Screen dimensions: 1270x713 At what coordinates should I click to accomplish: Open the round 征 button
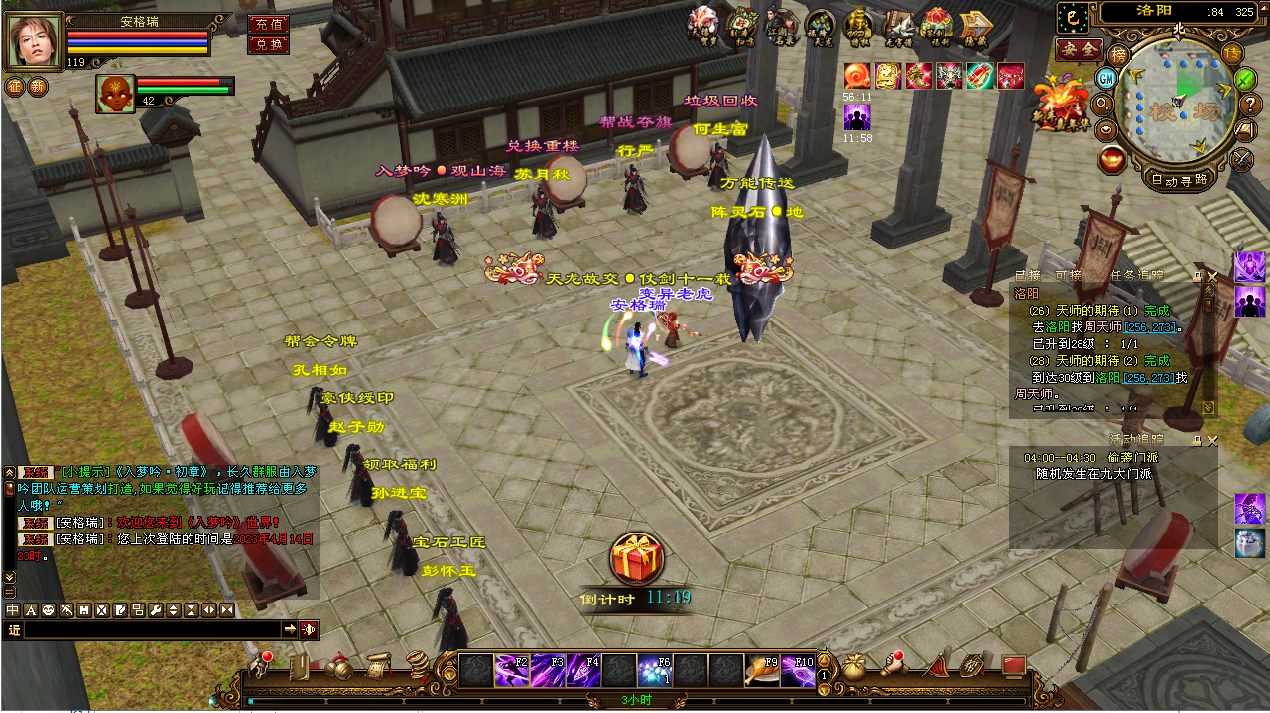pos(14,86)
